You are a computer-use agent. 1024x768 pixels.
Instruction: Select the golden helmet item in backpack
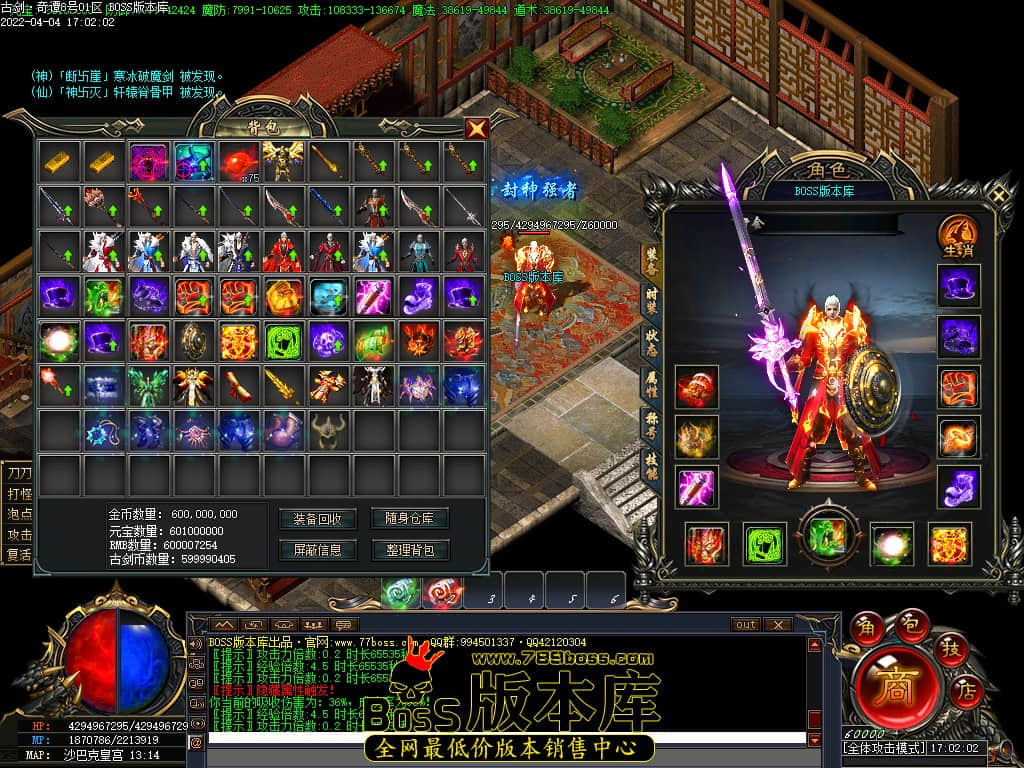pos(328,430)
